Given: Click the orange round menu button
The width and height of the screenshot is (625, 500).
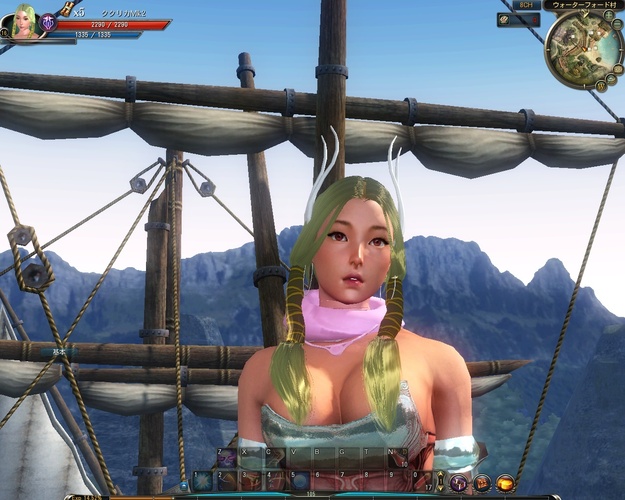Looking at the screenshot, I should 505,483.
